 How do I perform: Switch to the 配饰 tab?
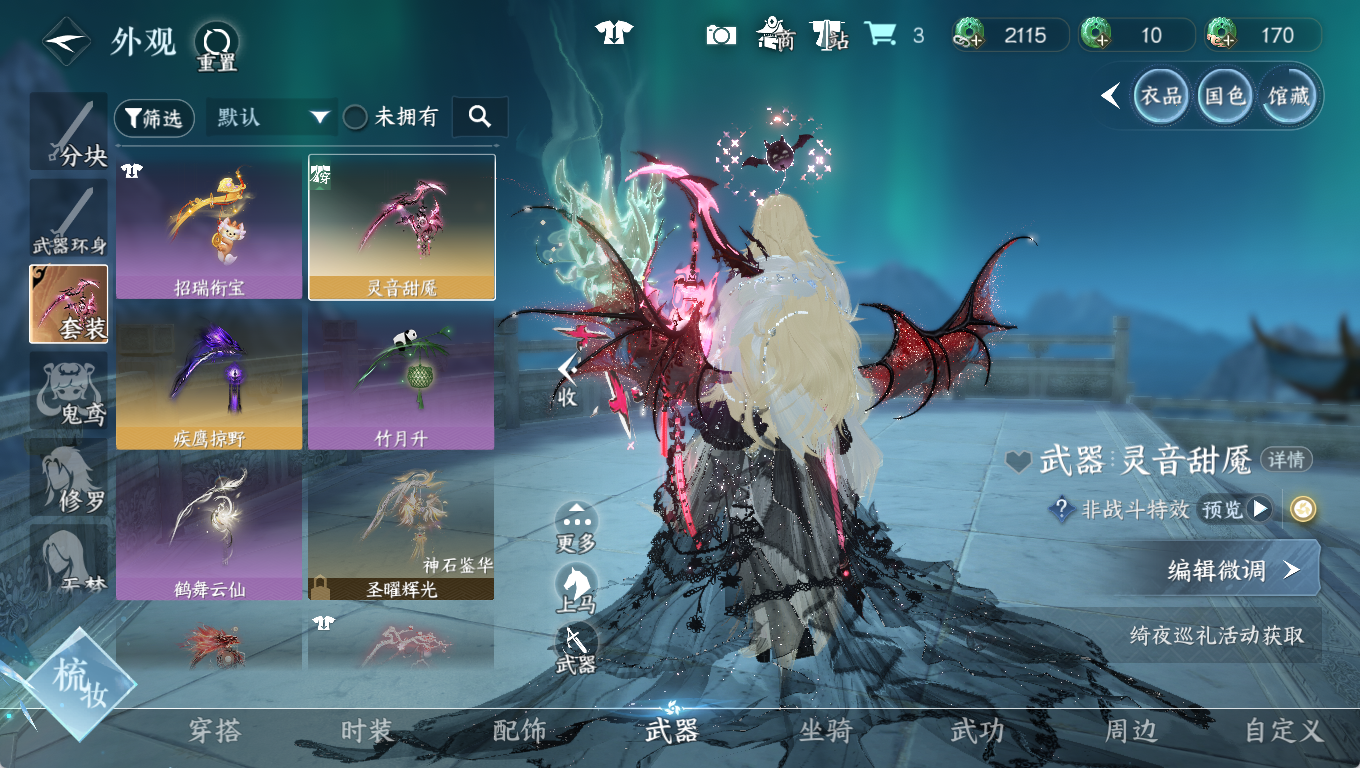click(520, 731)
